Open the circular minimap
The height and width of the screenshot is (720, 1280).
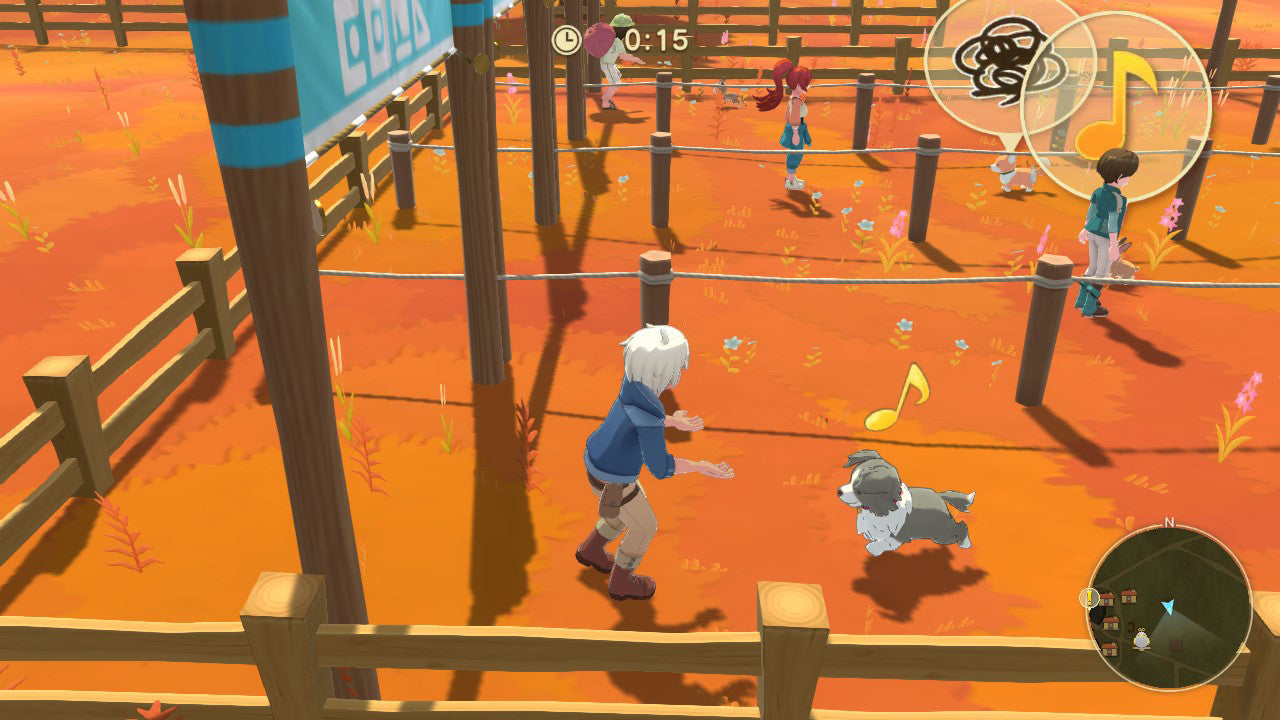[1168, 607]
